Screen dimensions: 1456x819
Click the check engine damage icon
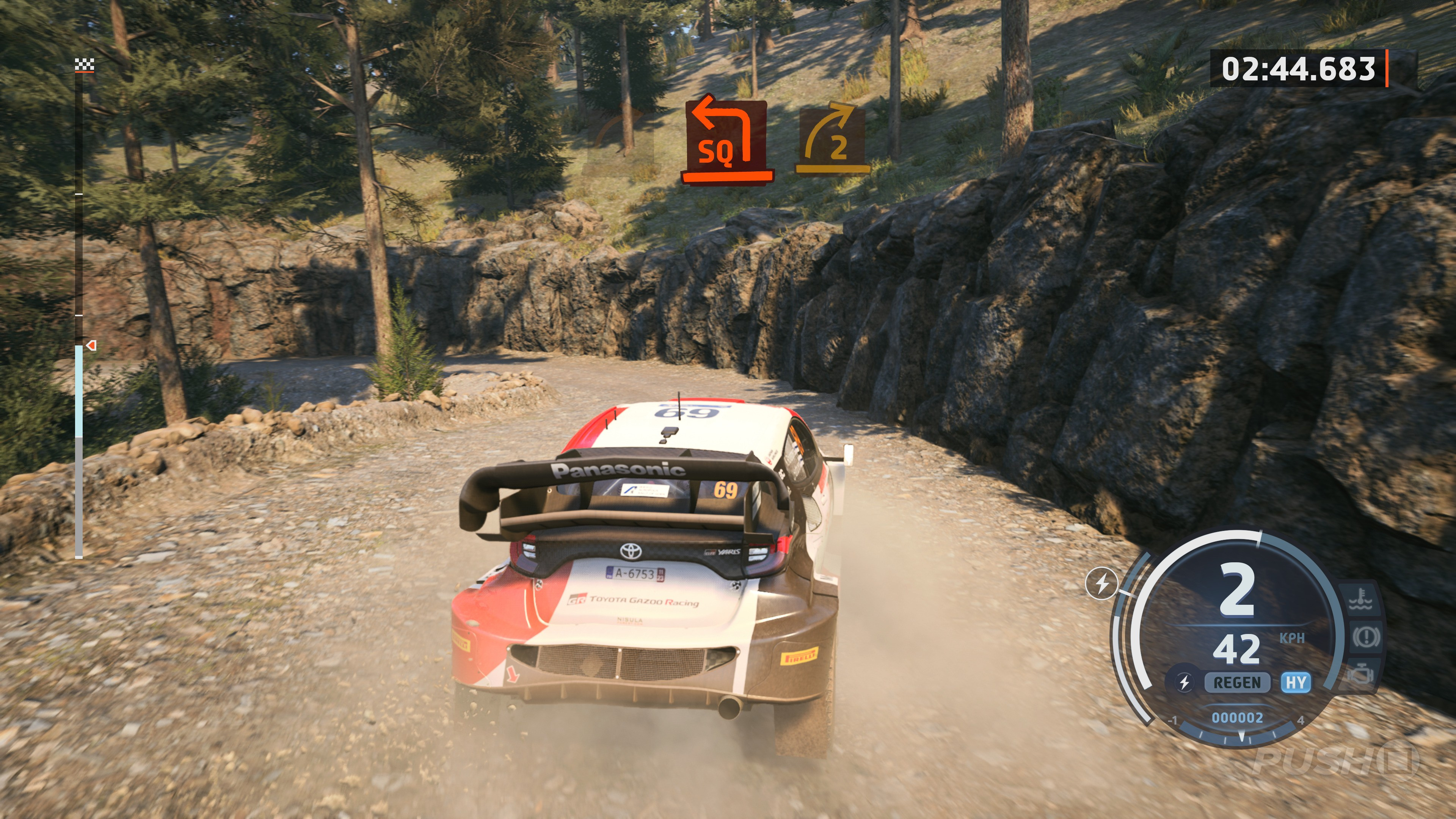1359,674
